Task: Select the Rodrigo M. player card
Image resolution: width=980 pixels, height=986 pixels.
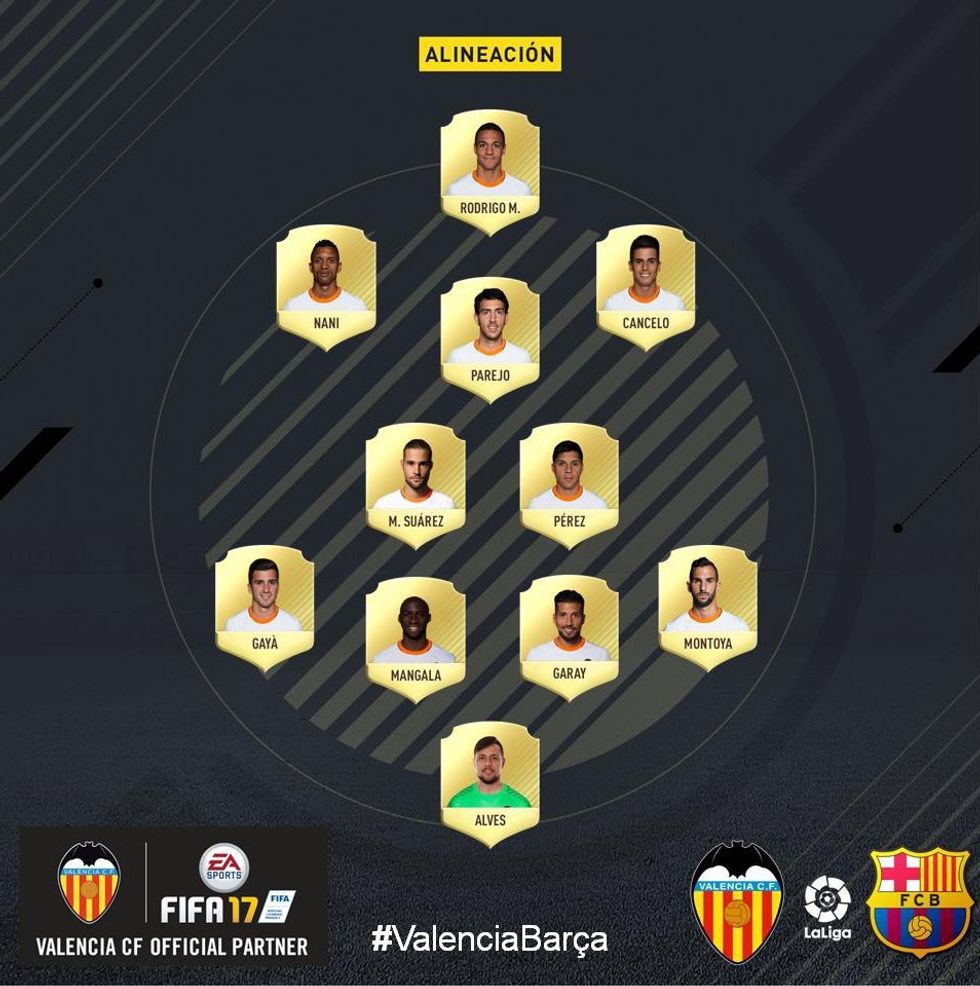Action: click(490, 170)
